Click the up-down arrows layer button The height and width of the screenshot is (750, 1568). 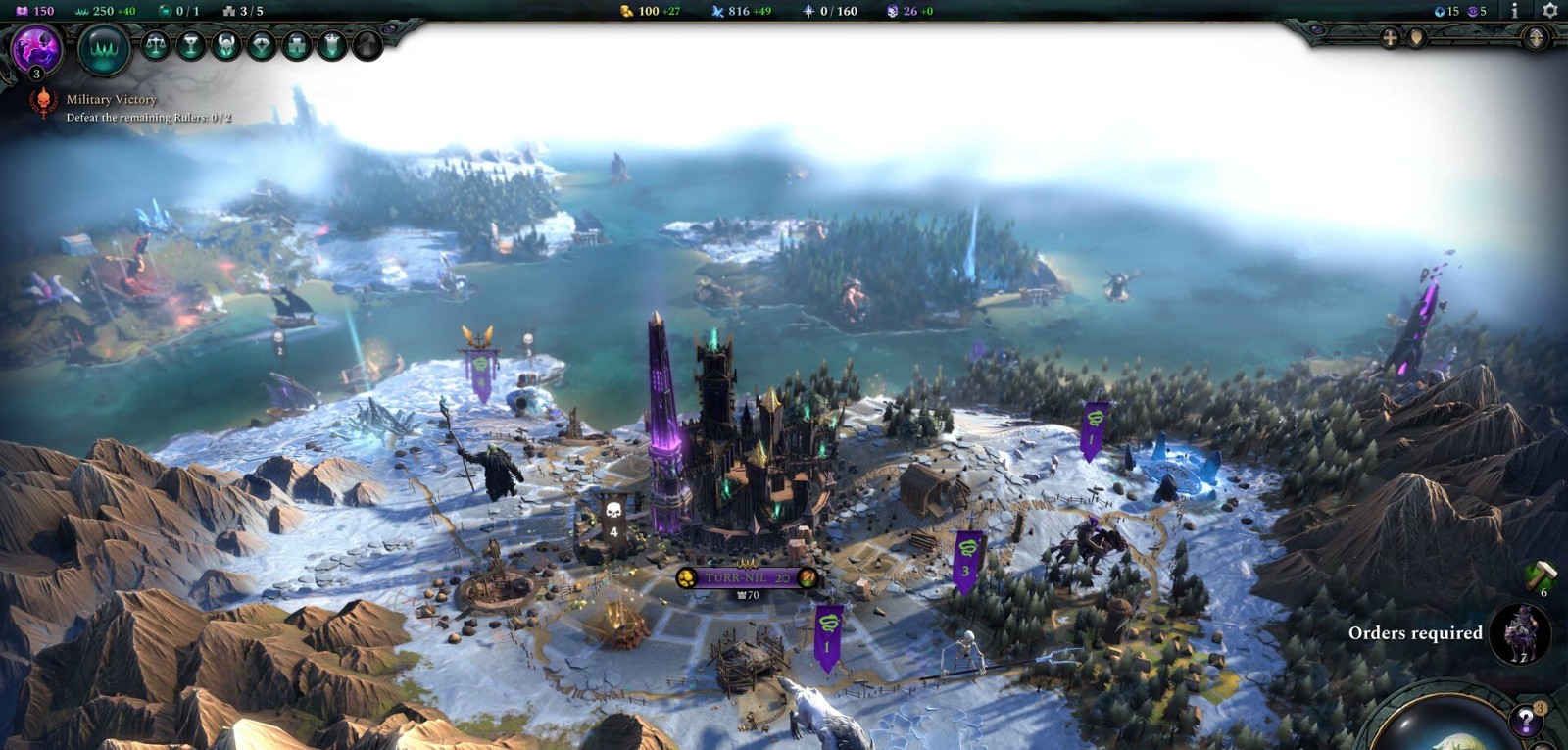[1536, 38]
